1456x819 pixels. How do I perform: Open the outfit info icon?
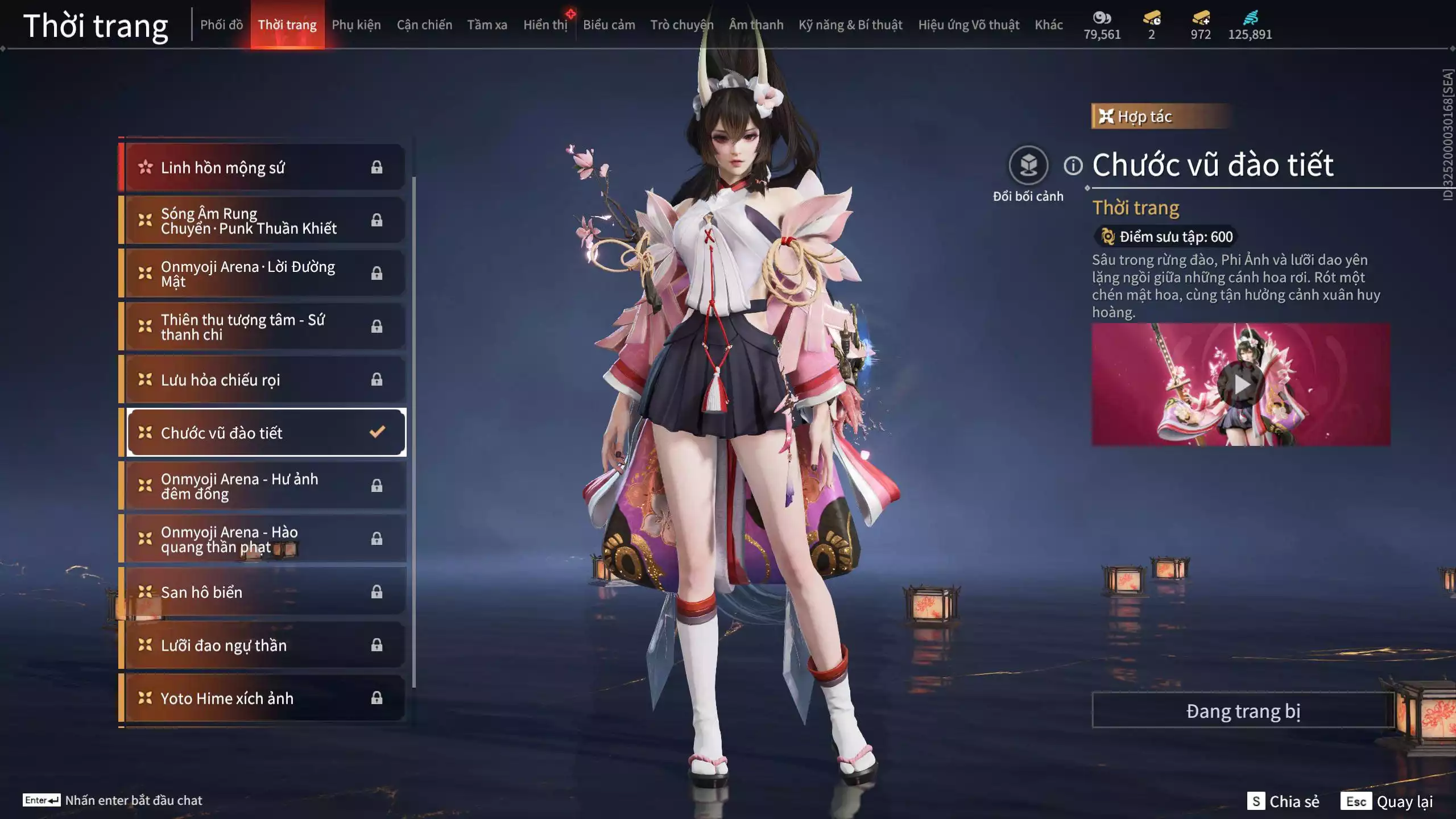[x=1073, y=166]
